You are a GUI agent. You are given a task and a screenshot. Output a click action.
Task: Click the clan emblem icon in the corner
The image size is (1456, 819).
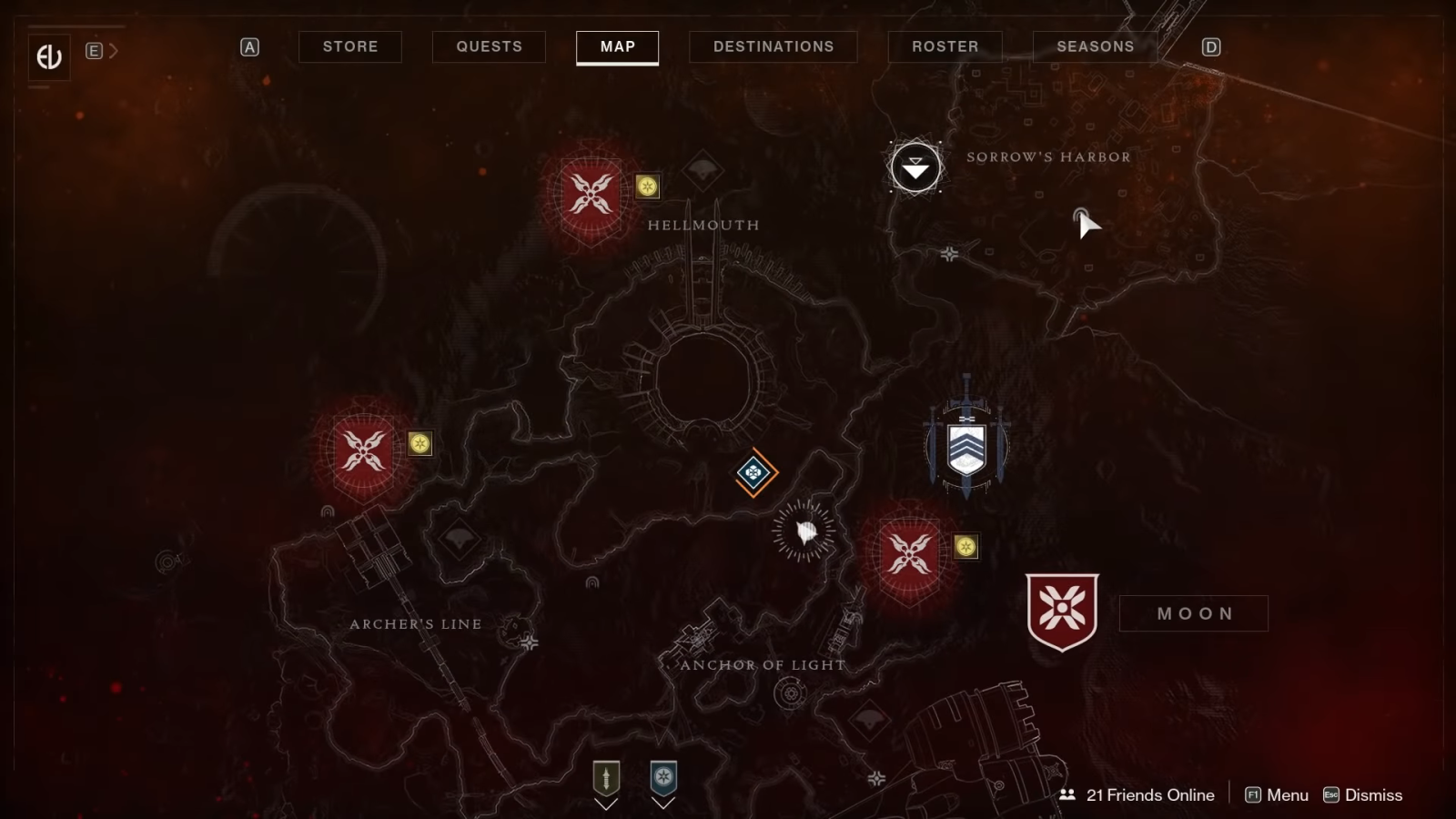coord(49,57)
